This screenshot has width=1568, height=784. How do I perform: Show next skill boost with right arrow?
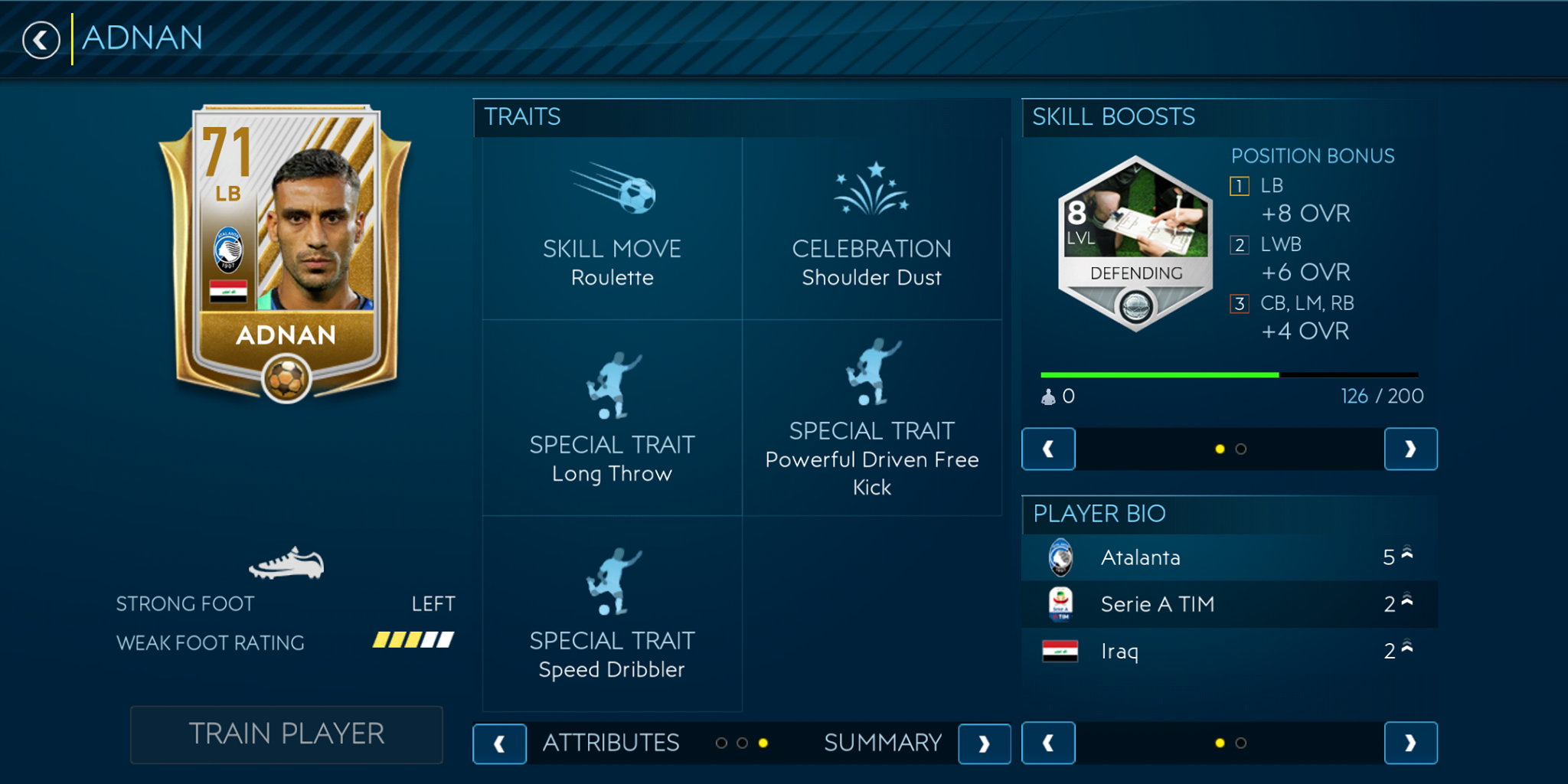(1410, 449)
